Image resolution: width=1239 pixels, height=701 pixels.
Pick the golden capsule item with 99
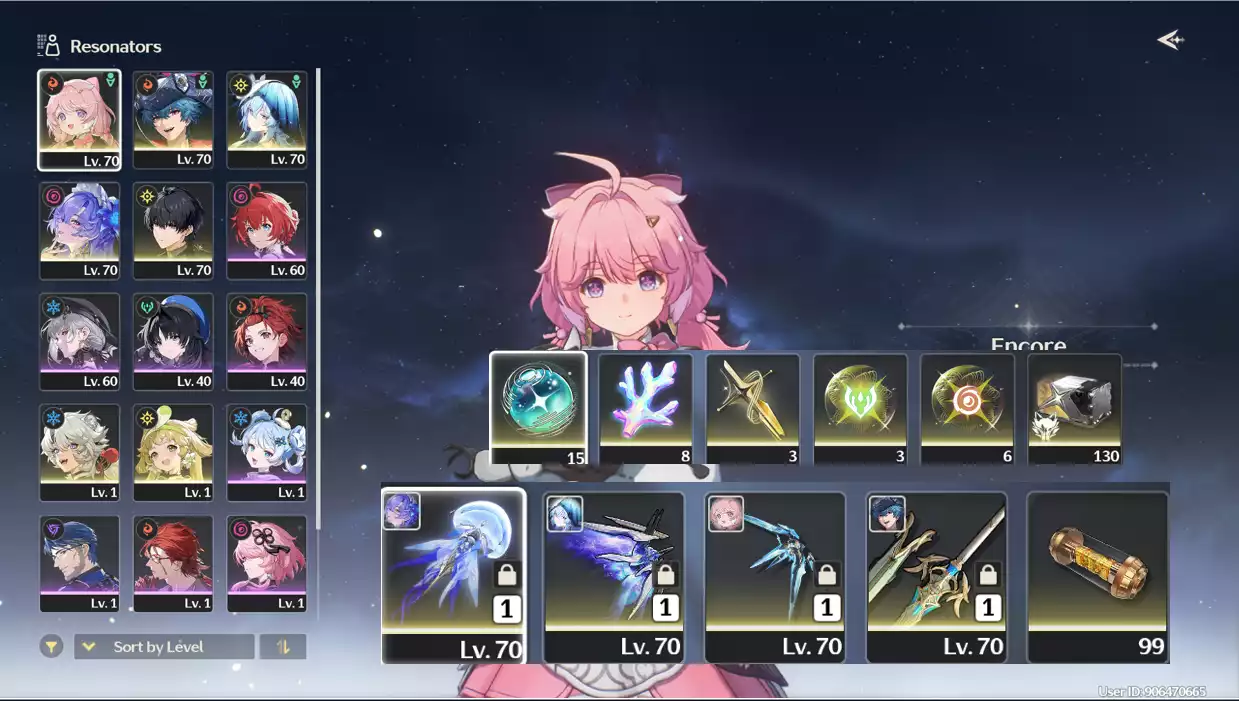click(x=1098, y=575)
